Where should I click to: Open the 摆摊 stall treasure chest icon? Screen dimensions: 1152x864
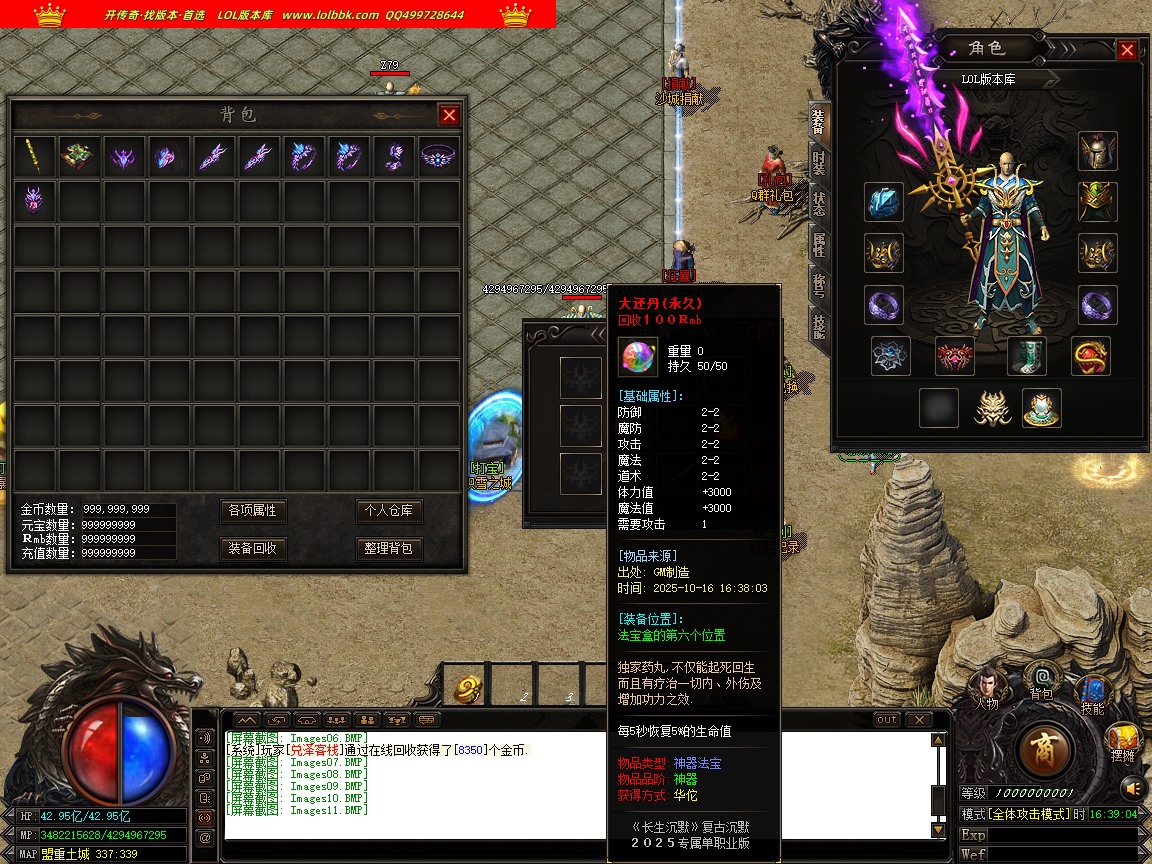(1122, 740)
